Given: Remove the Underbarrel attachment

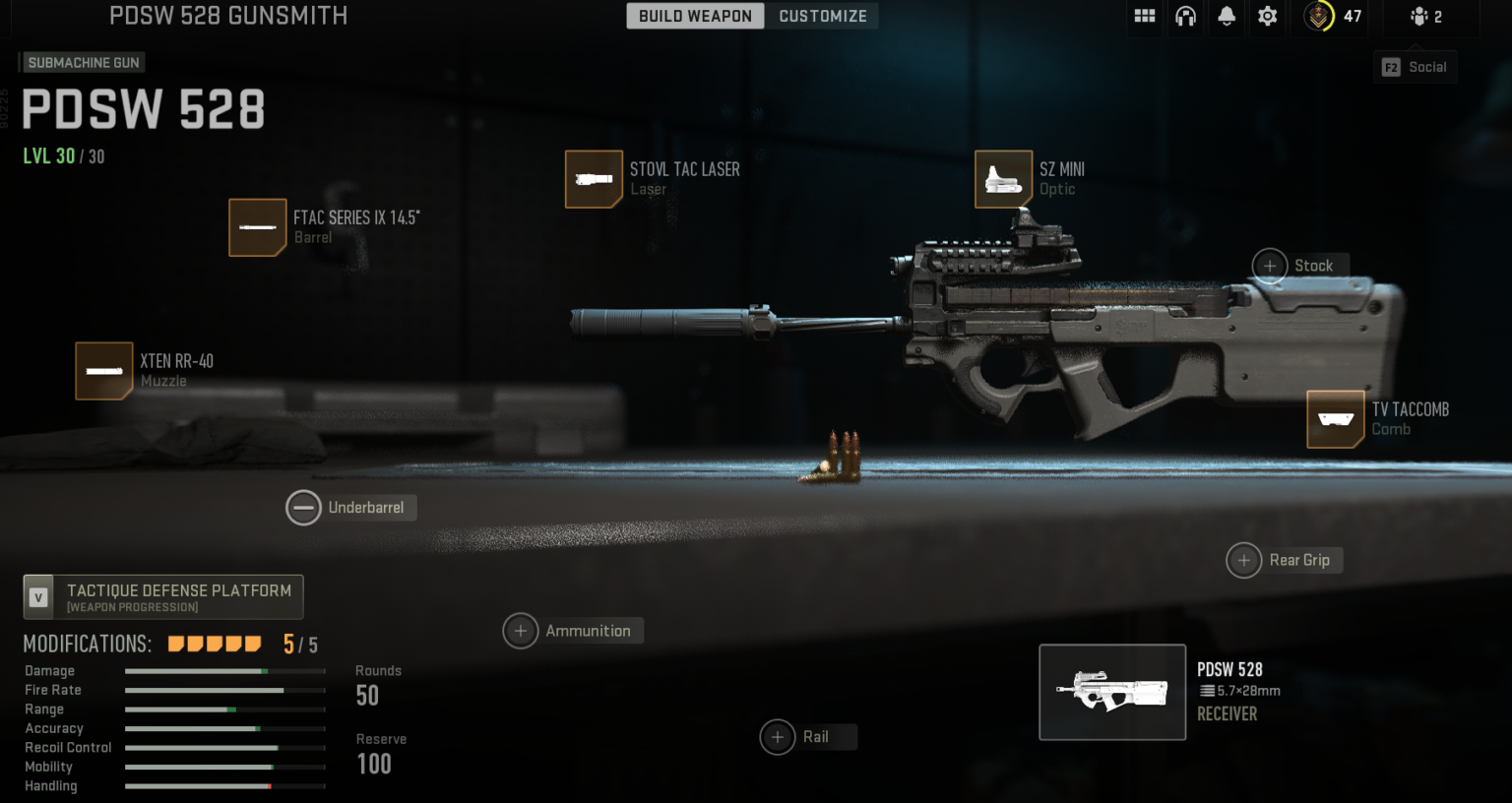Looking at the screenshot, I should click(303, 508).
